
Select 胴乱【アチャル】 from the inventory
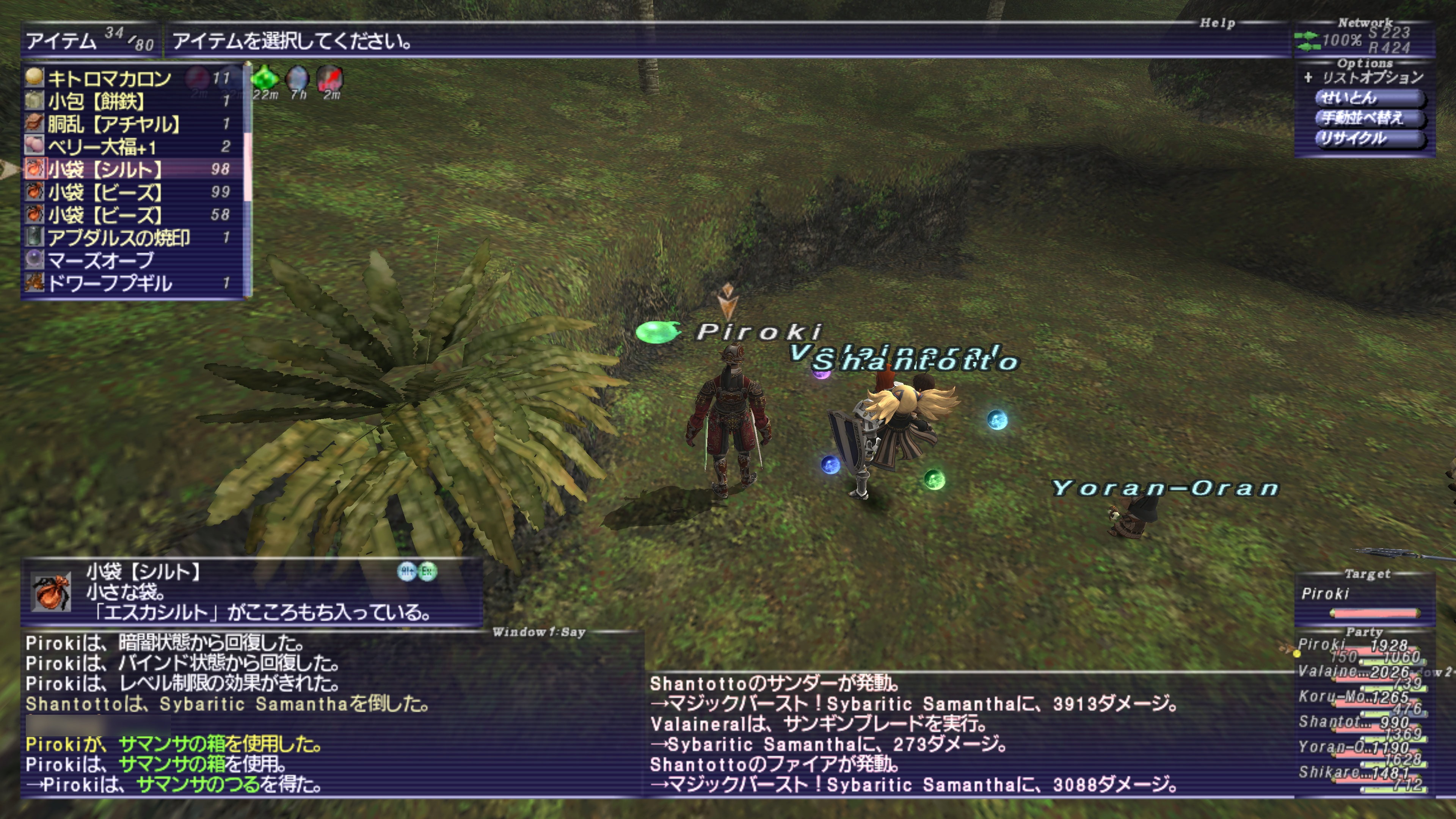pos(114,124)
